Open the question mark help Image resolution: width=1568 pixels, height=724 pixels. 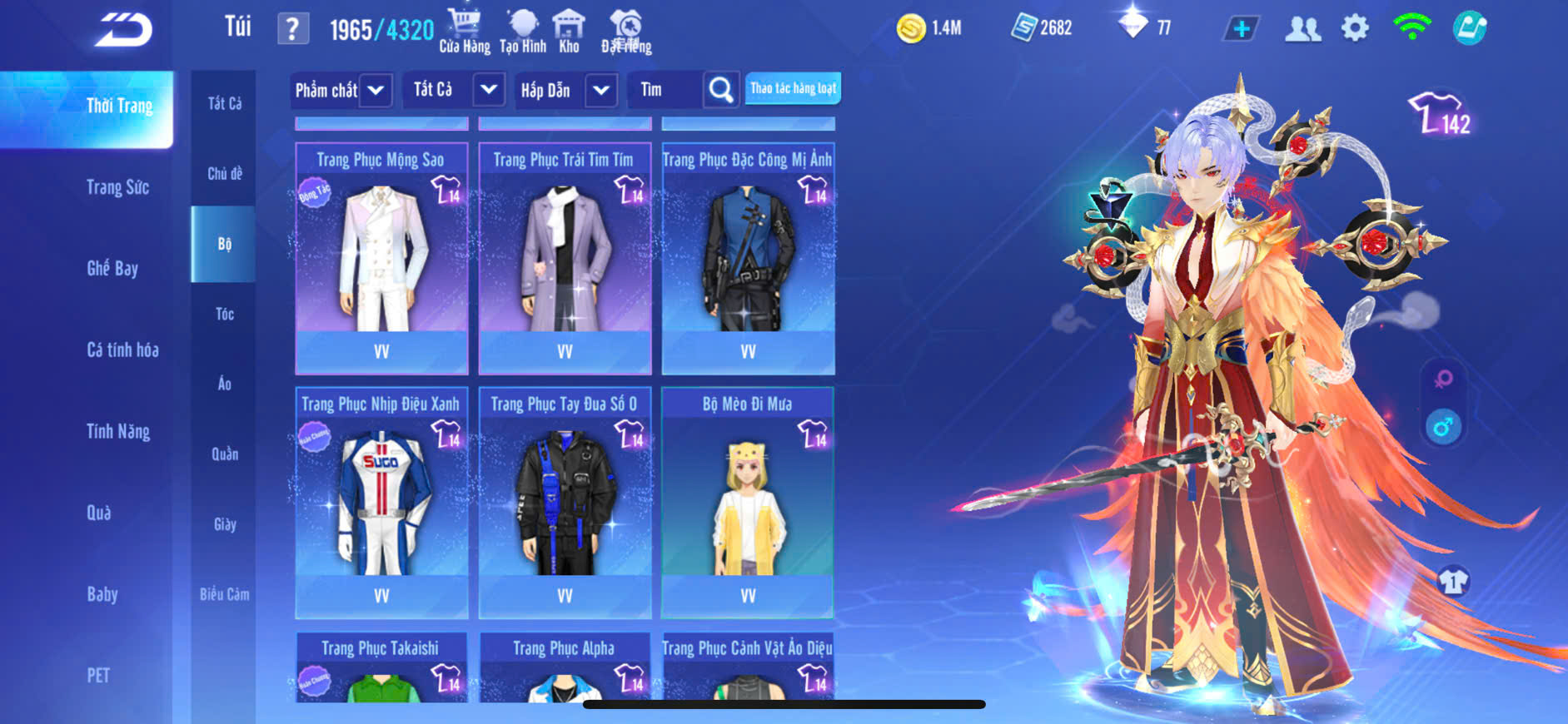click(292, 29)
